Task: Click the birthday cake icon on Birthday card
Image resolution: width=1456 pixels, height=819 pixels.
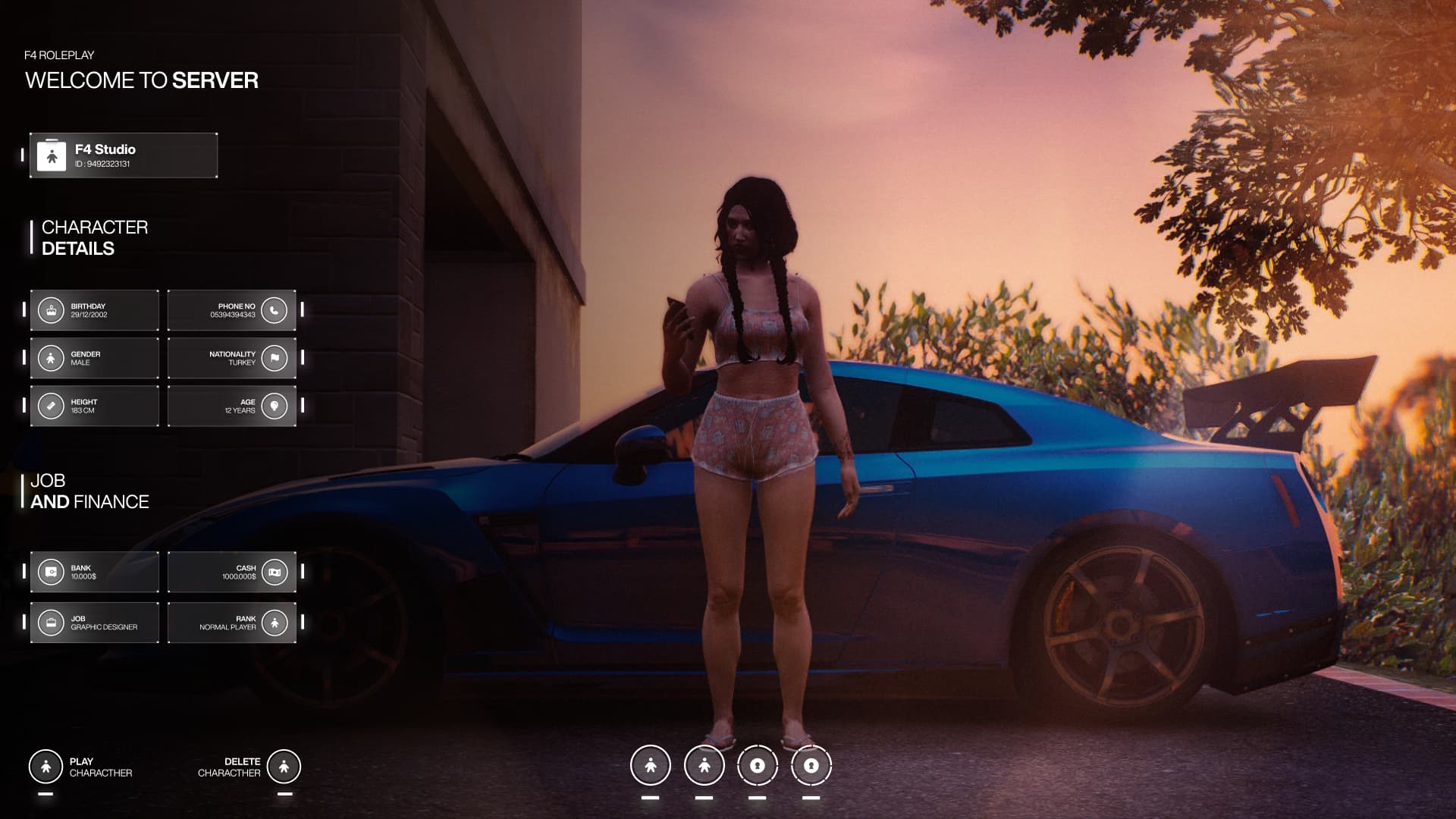Action: pyautogui.click(x=50, y=309)
